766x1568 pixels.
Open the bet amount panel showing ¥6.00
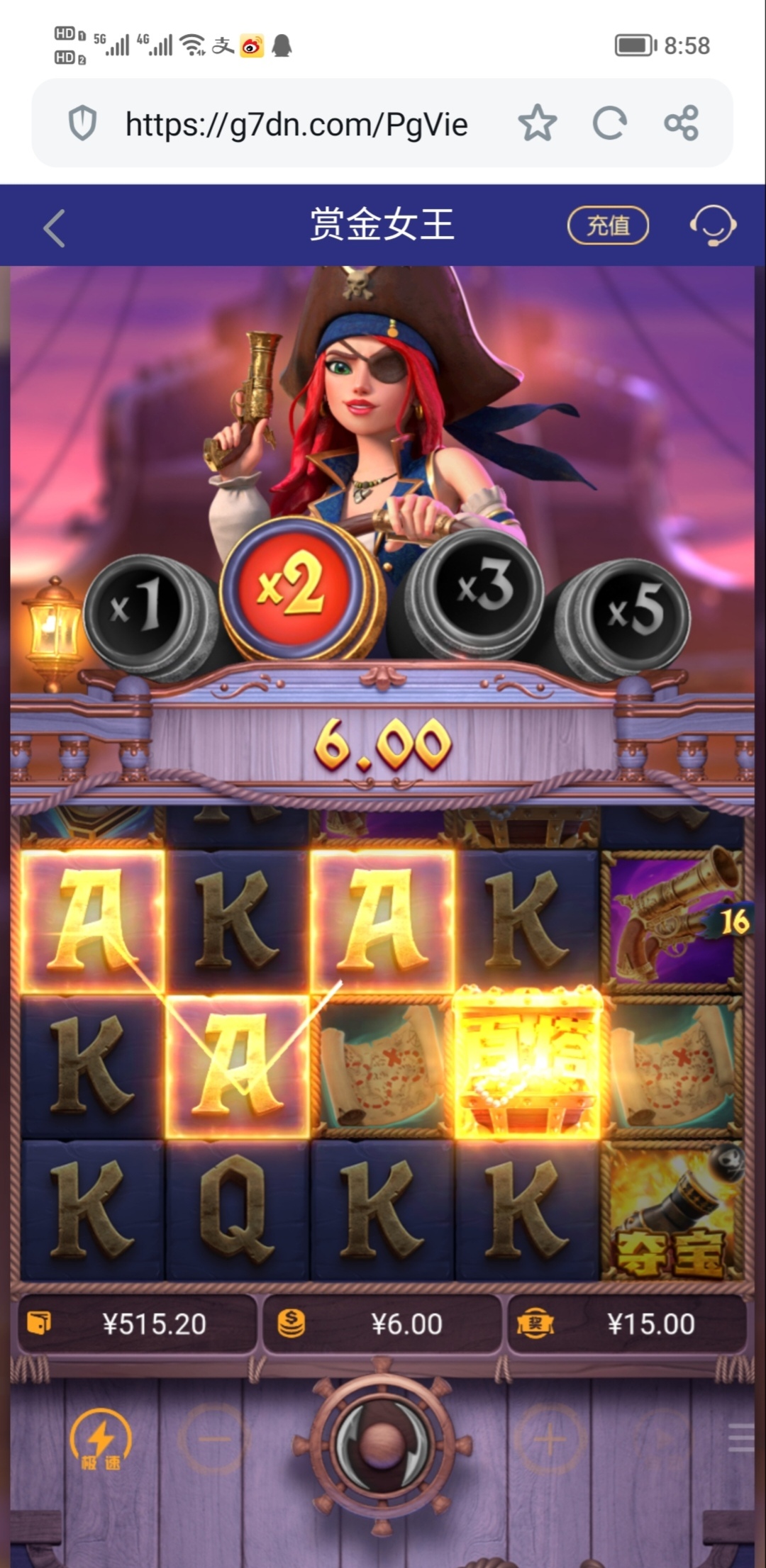(383, 1324)
